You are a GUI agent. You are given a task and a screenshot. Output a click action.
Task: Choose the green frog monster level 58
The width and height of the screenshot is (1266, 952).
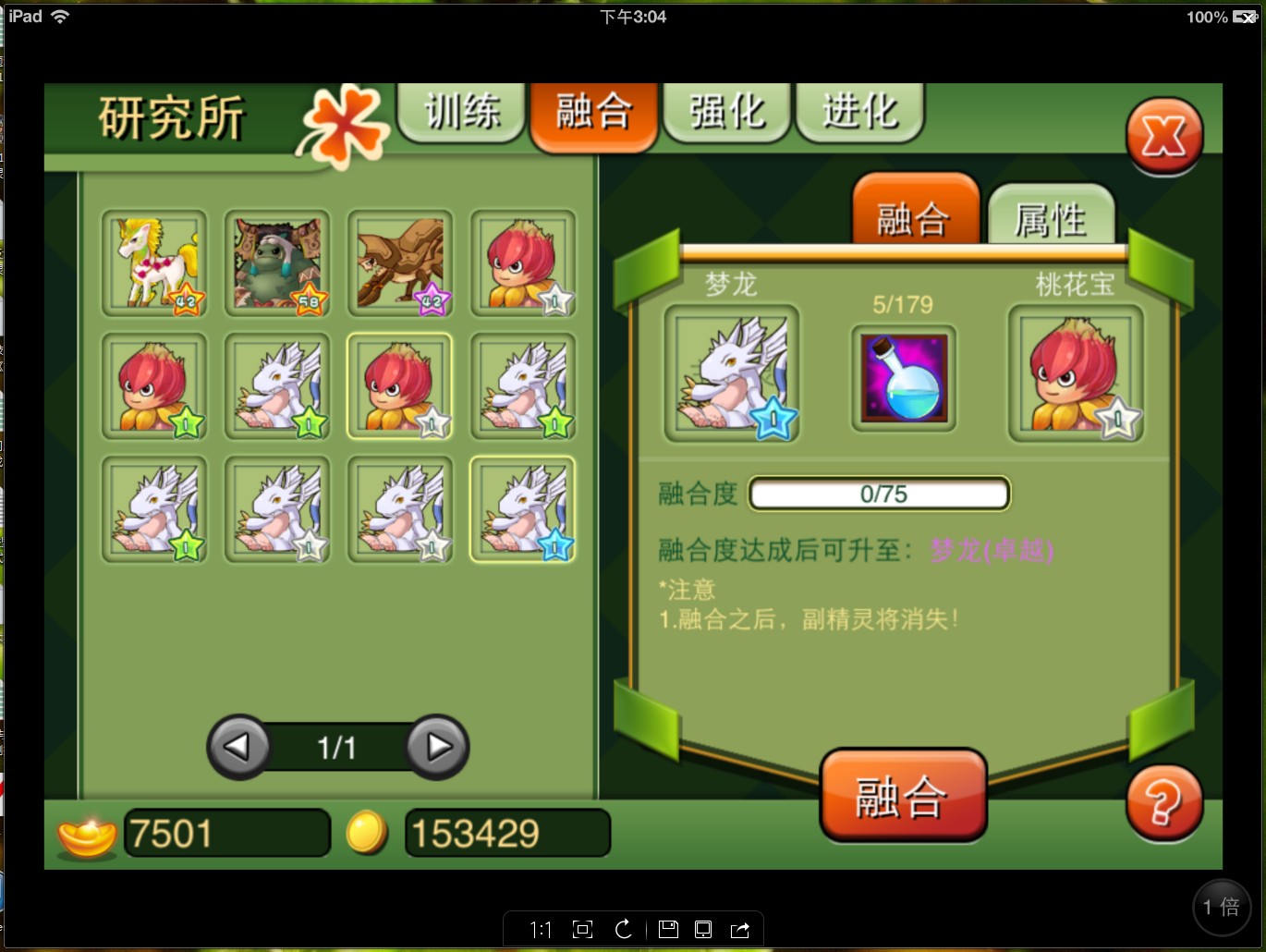pyautogui.click(x=277, y=263)
